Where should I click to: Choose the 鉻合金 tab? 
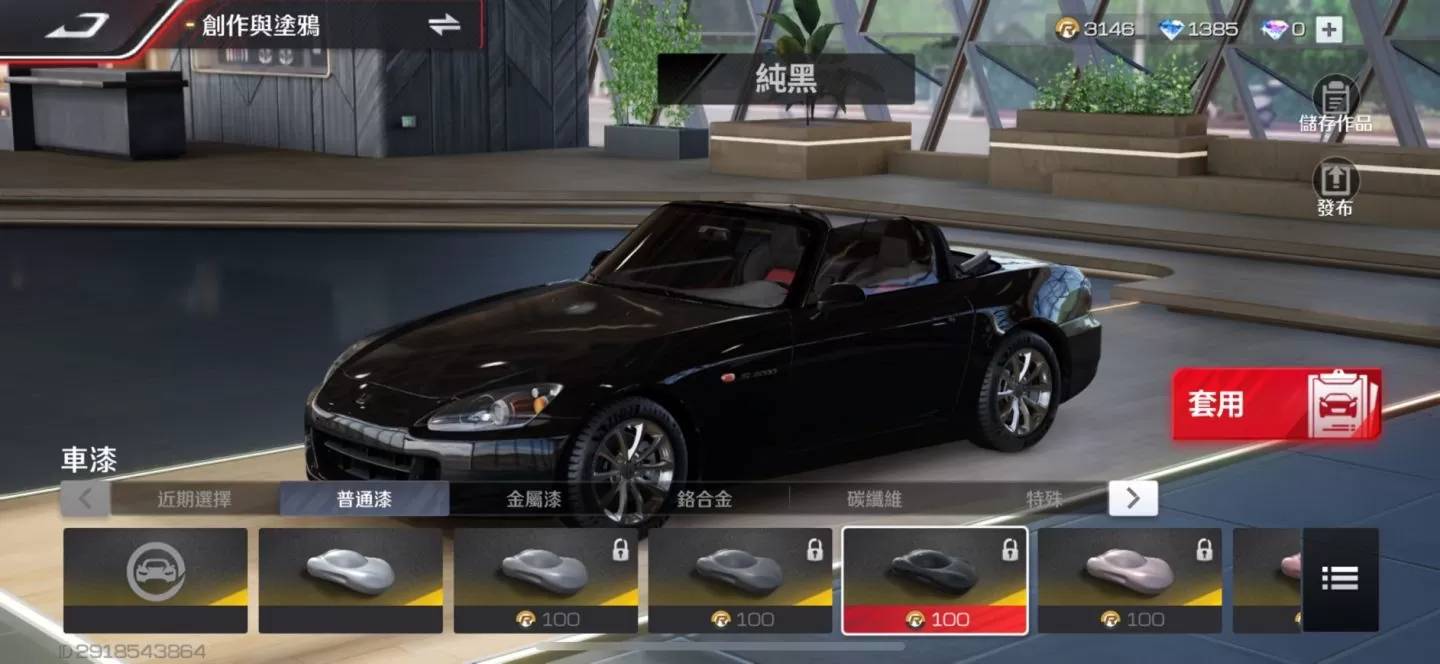pyautogui.click(x=704, y=499)
